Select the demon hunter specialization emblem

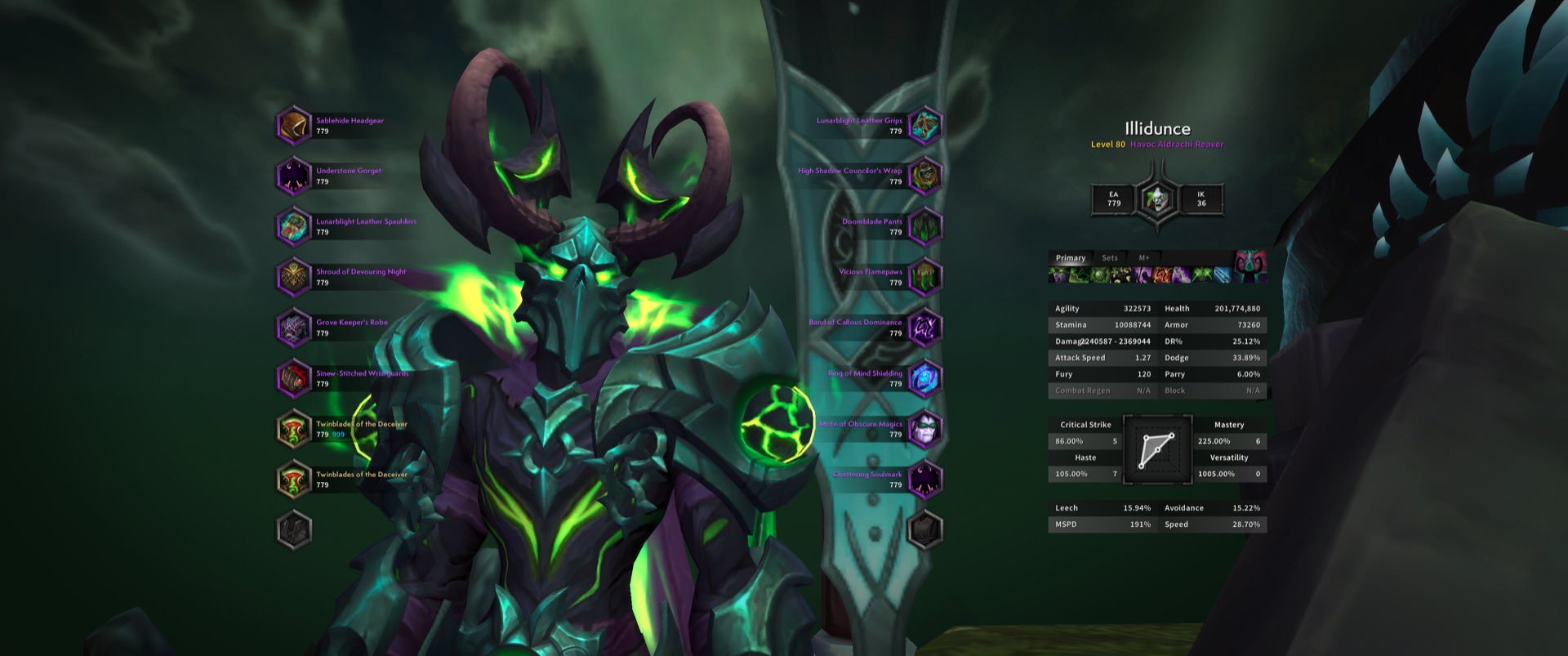(x=1157, y=199)
